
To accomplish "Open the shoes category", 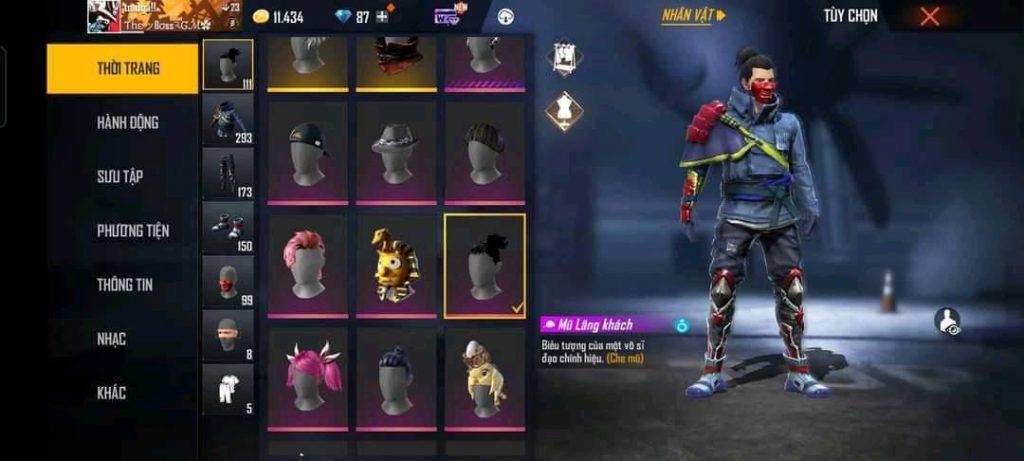I will [228, 227].
